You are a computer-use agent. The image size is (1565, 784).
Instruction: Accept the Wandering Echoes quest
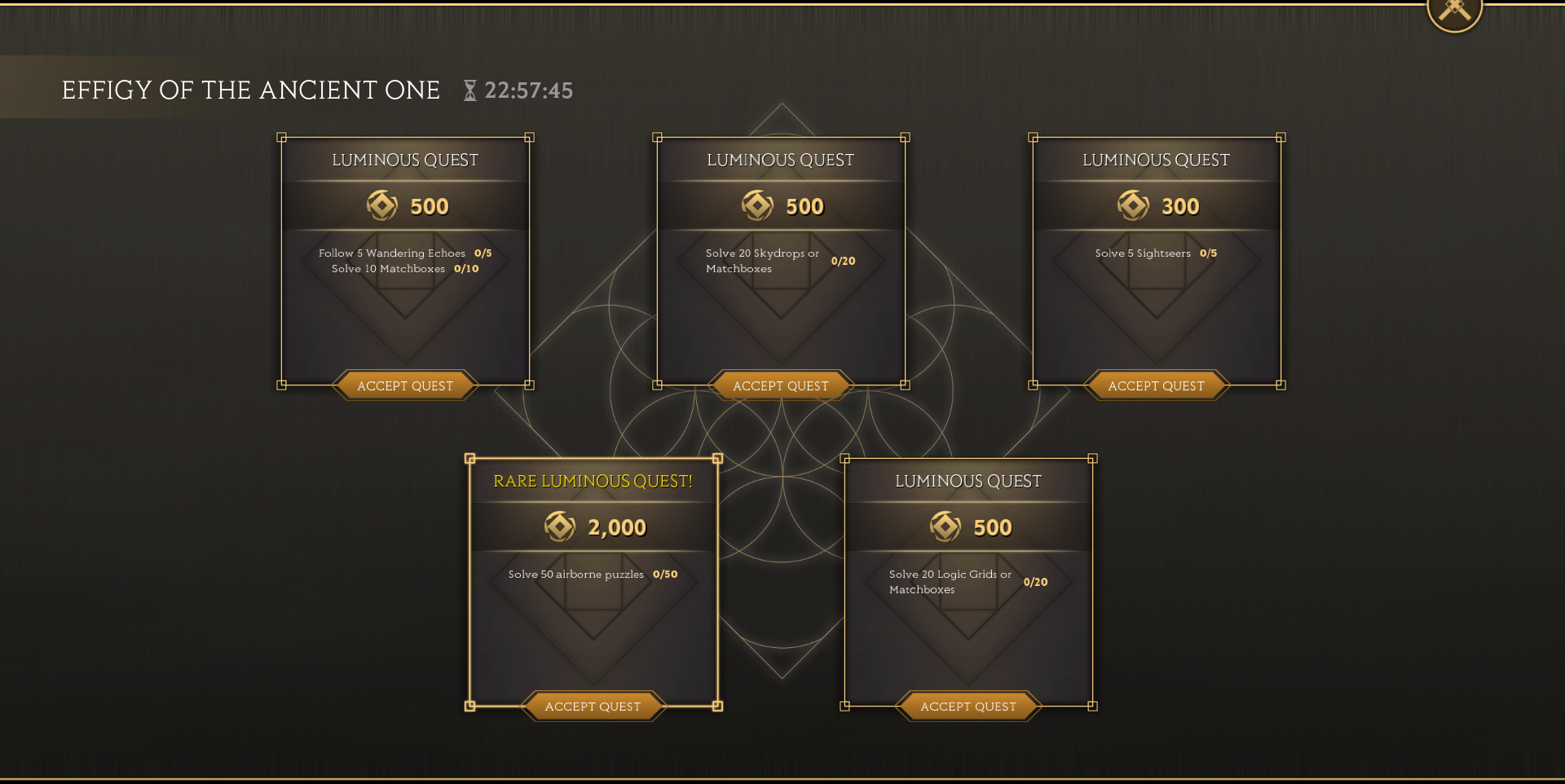click(x=404, y=385)
